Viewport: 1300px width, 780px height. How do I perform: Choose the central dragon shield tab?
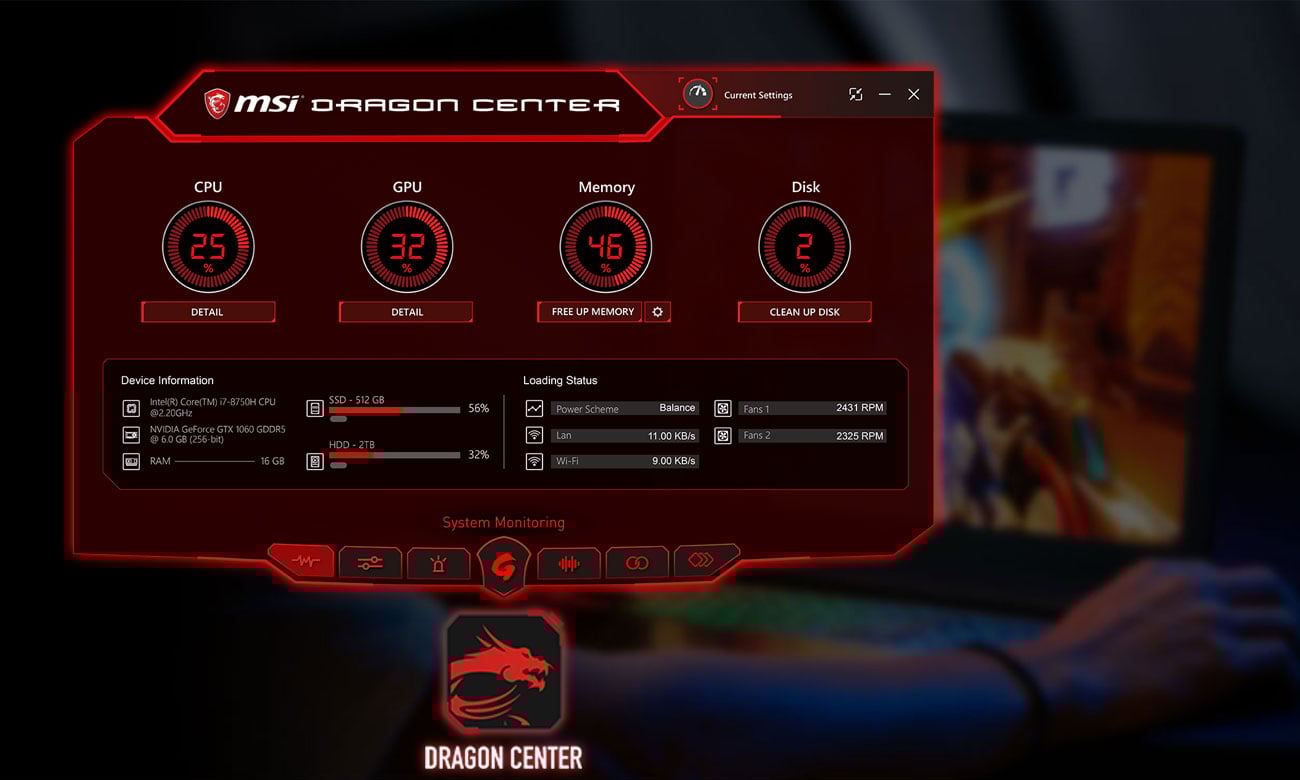[x=503, y=565]
